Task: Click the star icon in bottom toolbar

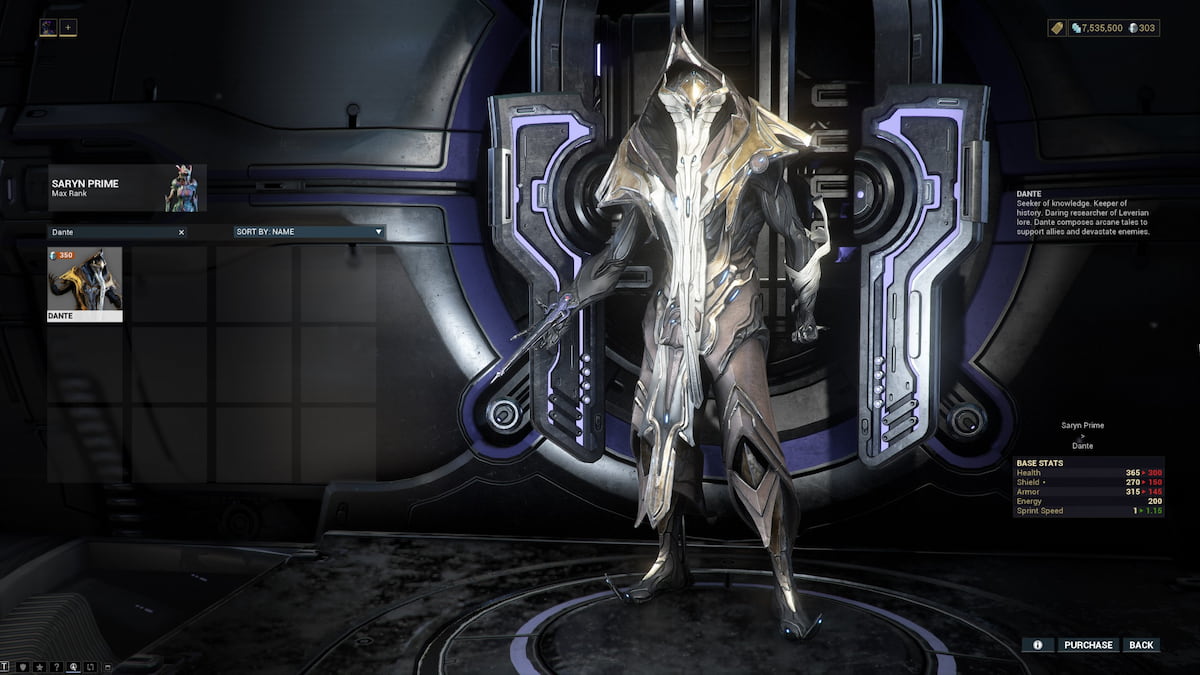Action: (x=39, y=666)
